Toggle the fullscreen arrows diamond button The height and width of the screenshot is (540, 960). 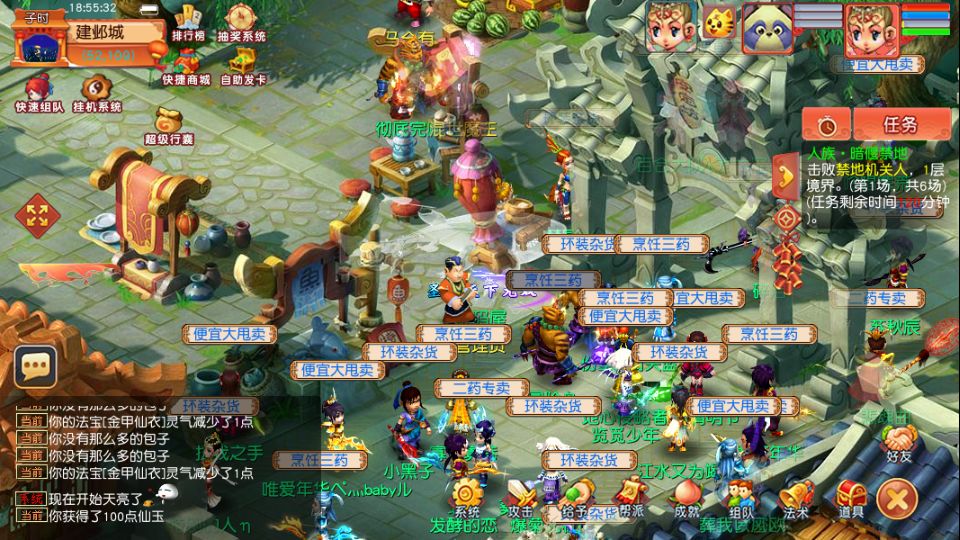click(37, 213)
